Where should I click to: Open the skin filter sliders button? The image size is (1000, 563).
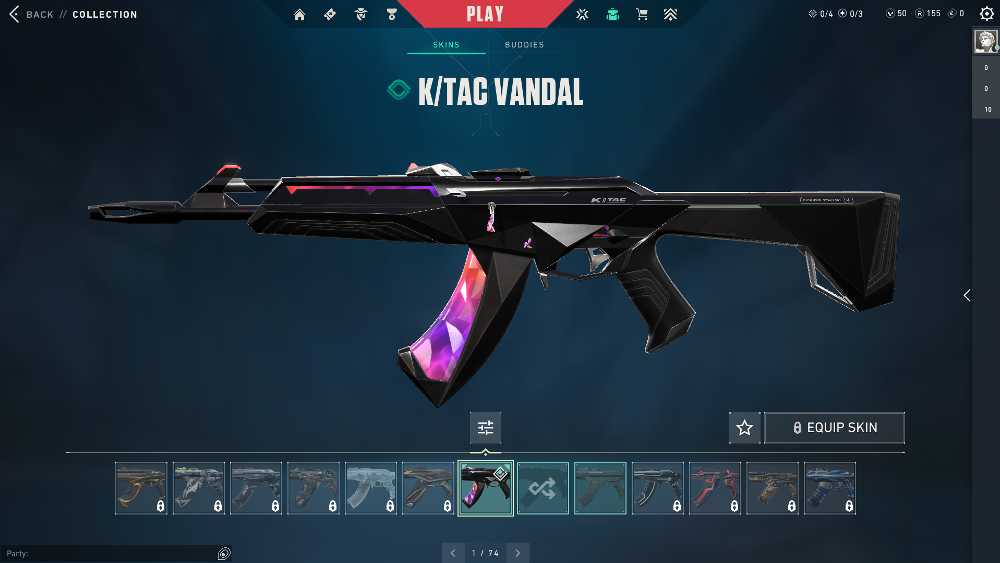tap(486, 428)
